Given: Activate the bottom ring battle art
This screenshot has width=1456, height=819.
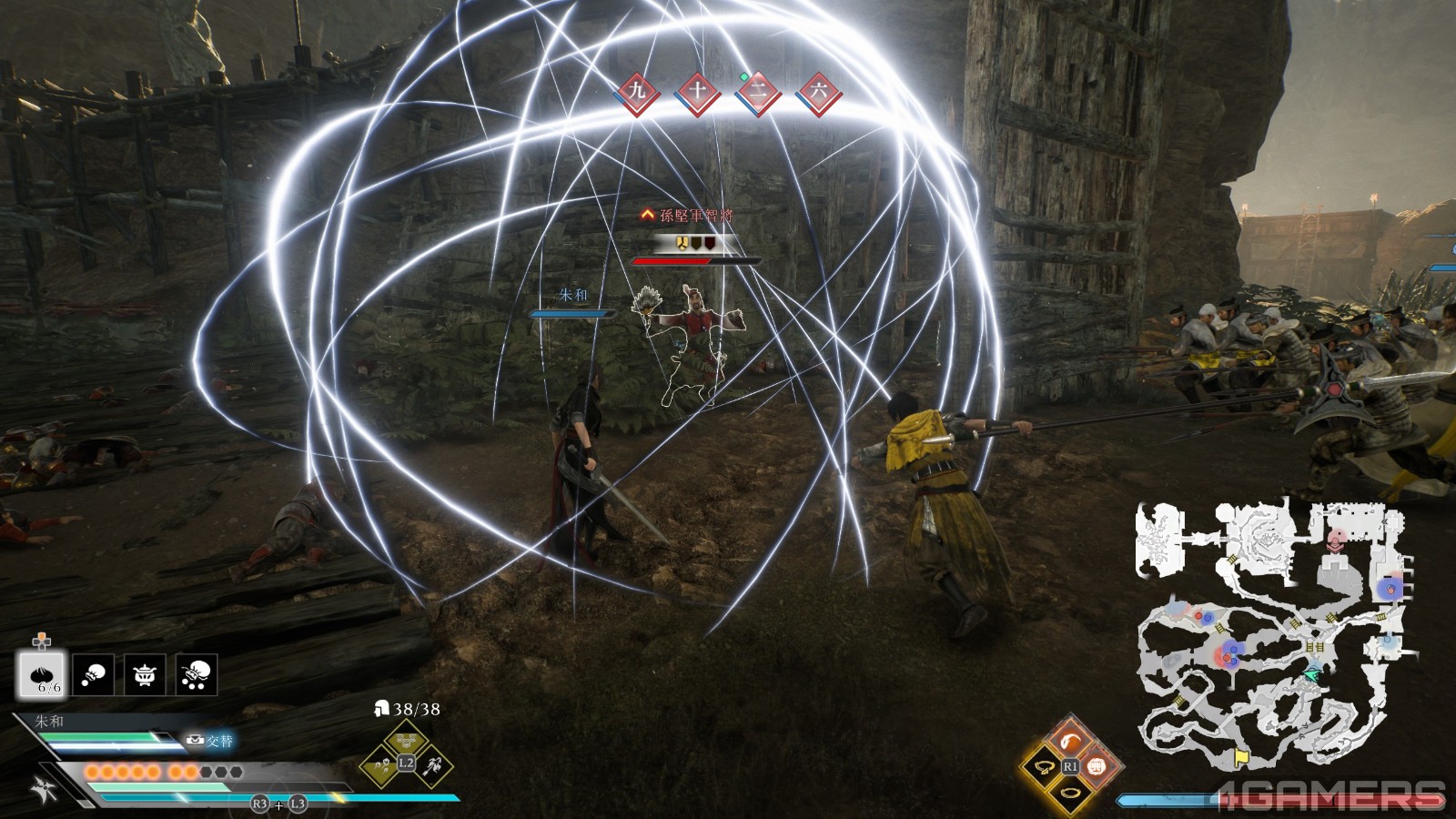Looking at the screenshot, I should (x=1071, y=794).
